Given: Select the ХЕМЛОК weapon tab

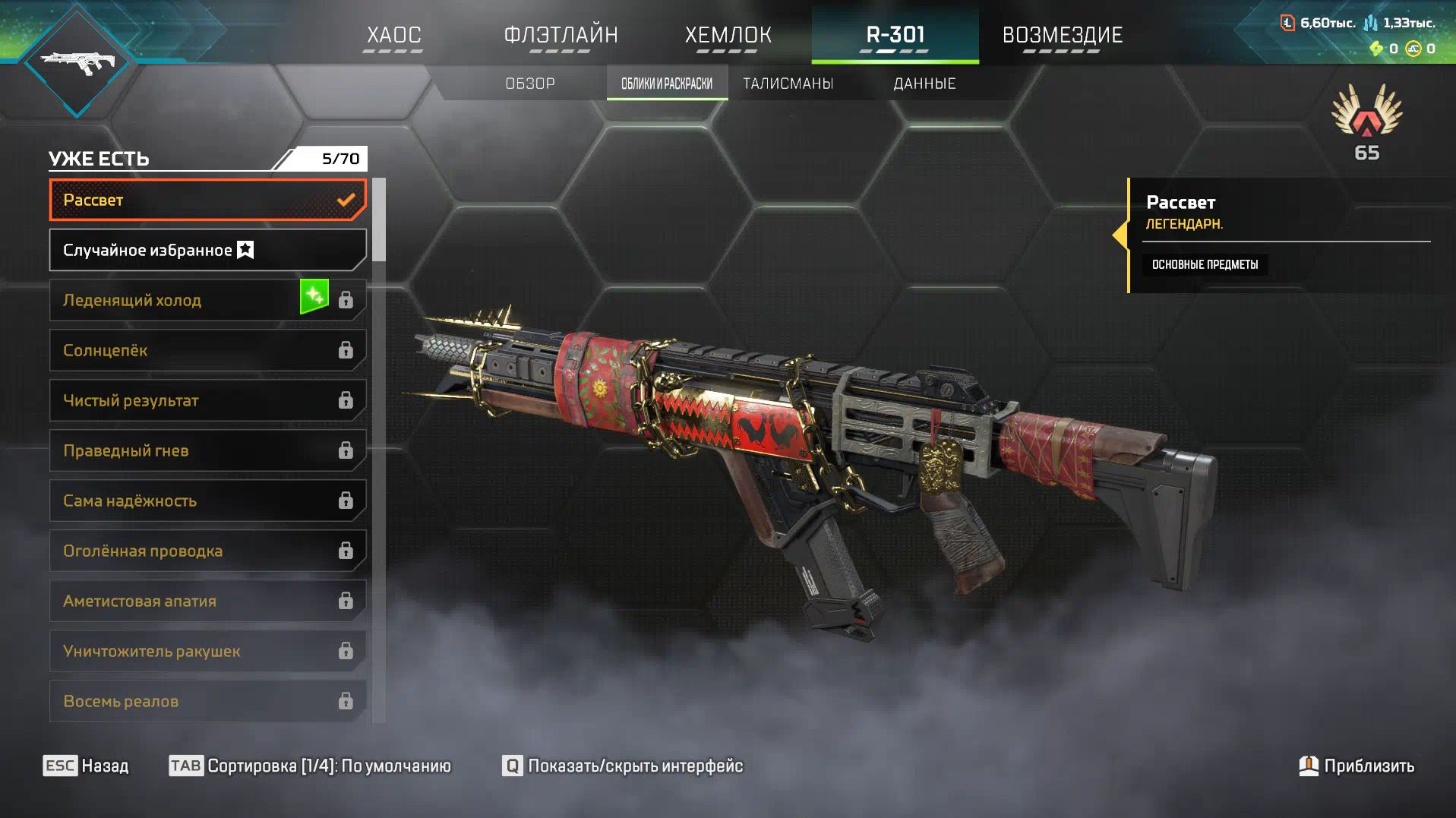Looking at the screenshot, I should pyautogui.click(x=728, y=35).
